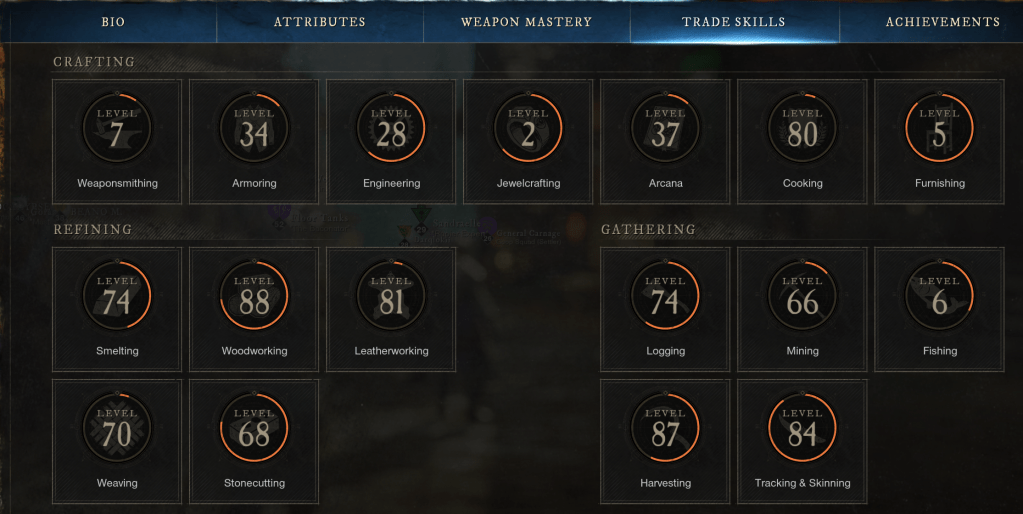Show the Weapon Mastery tab
The image size is (1023, 514).
[x=526, y=22]
